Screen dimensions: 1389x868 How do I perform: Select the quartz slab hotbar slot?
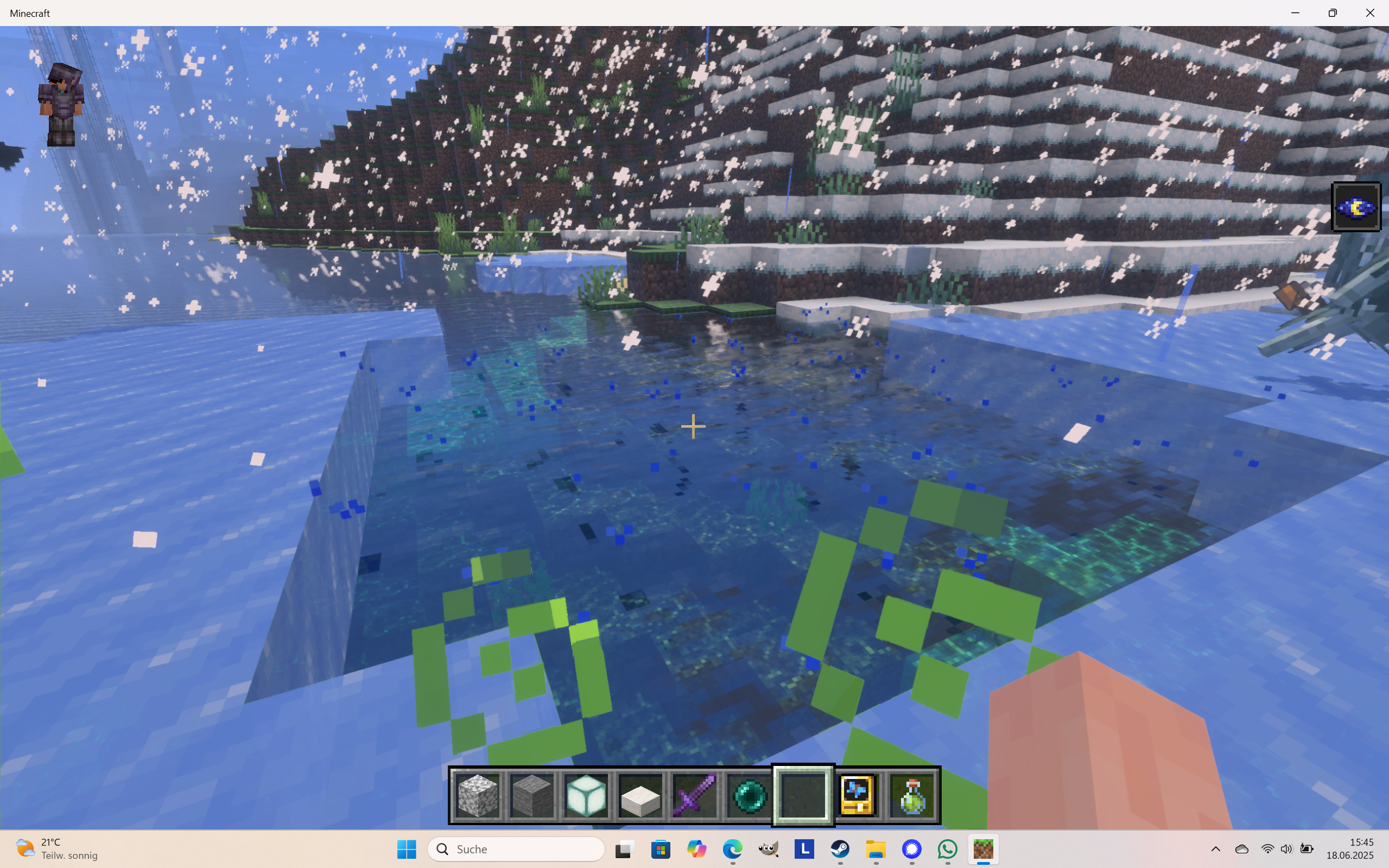click(640, 795)
